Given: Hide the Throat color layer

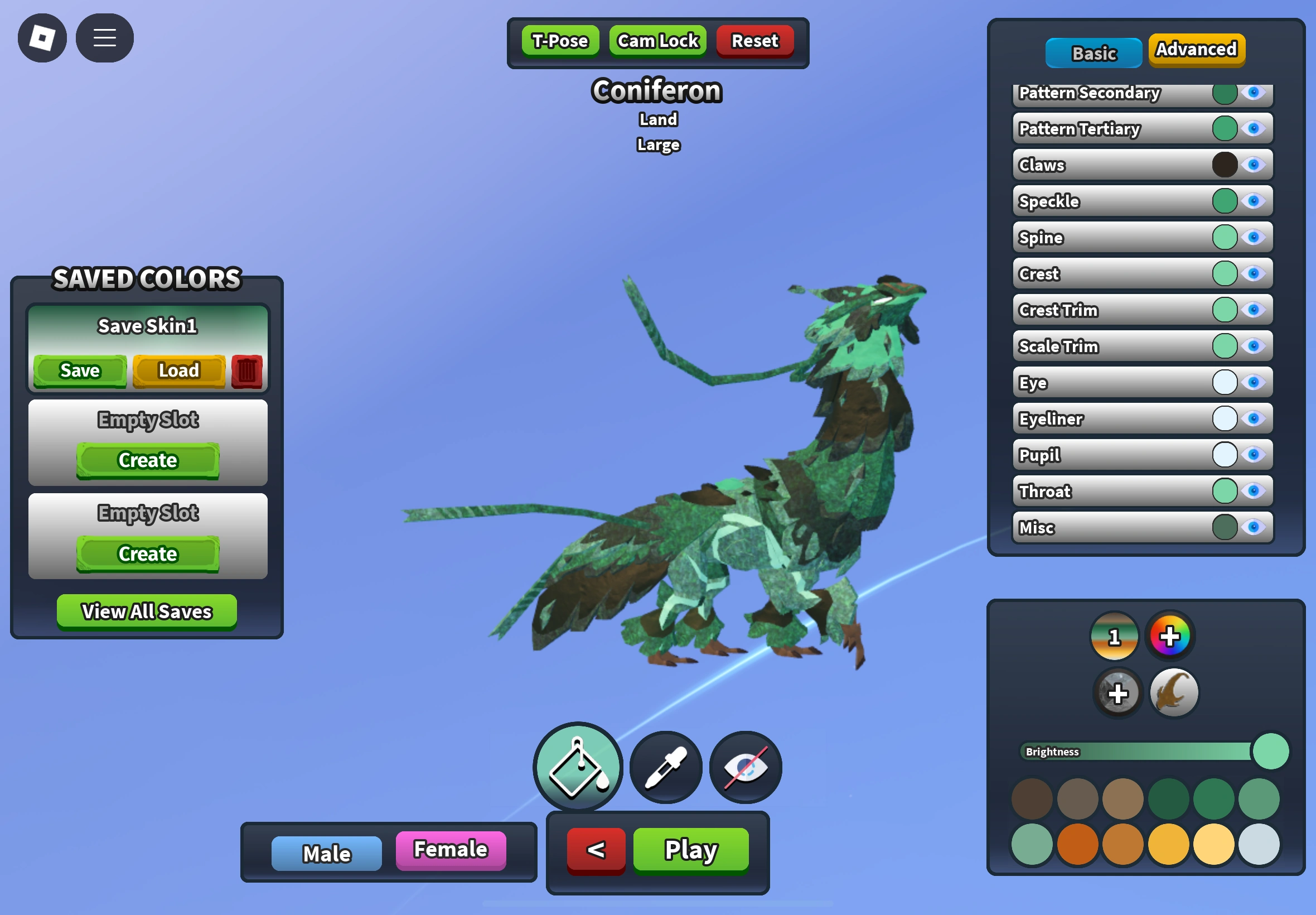Looking at the screenshot, I should point(1254,492).
